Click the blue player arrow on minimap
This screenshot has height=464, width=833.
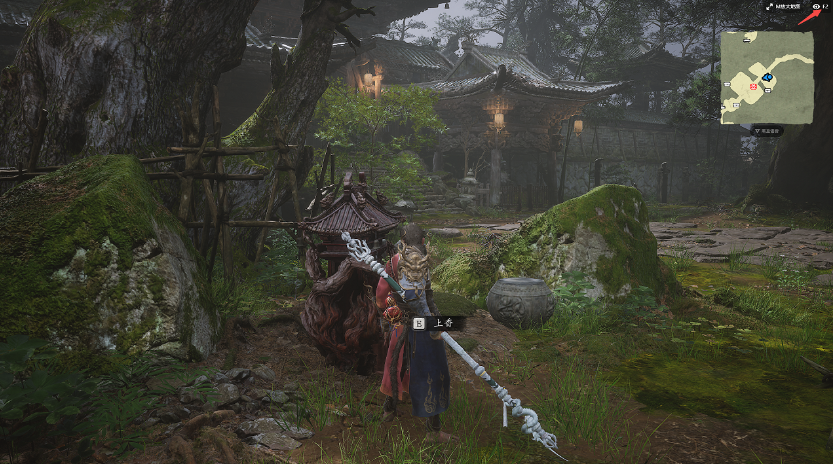pos(766,77)
